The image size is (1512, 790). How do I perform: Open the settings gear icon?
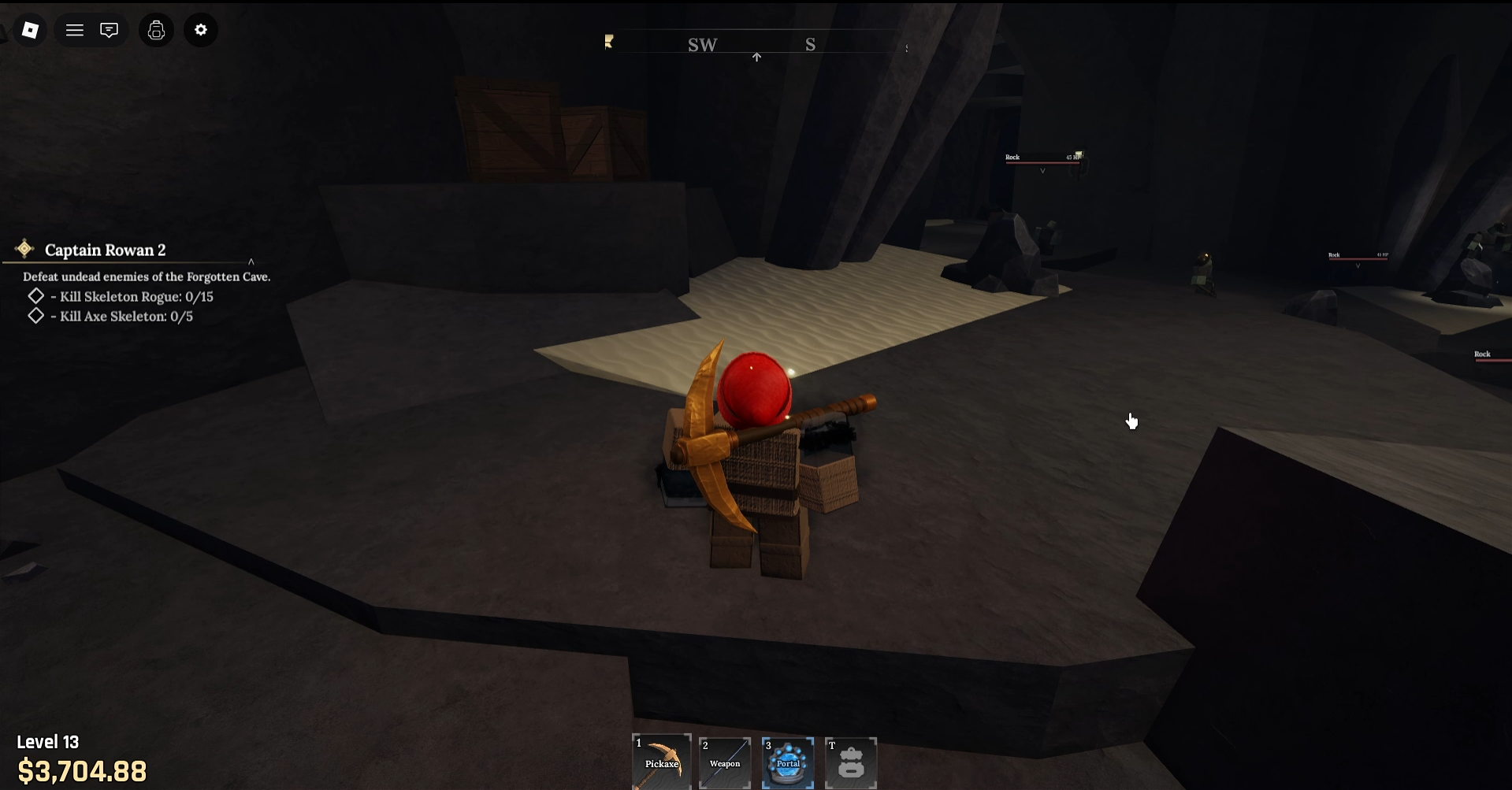coord(200,30)
